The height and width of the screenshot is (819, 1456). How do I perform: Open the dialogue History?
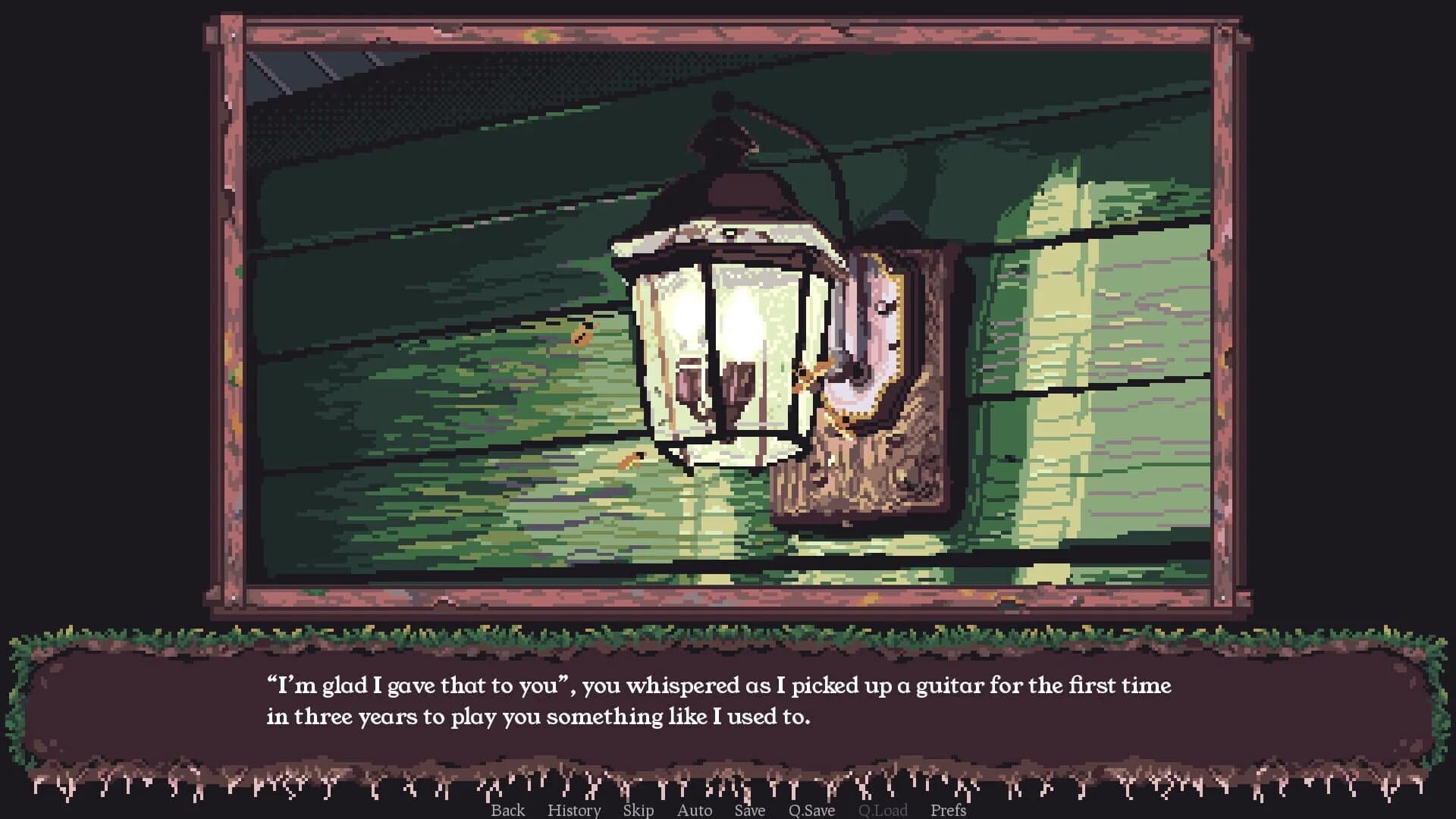coord(574,810)
